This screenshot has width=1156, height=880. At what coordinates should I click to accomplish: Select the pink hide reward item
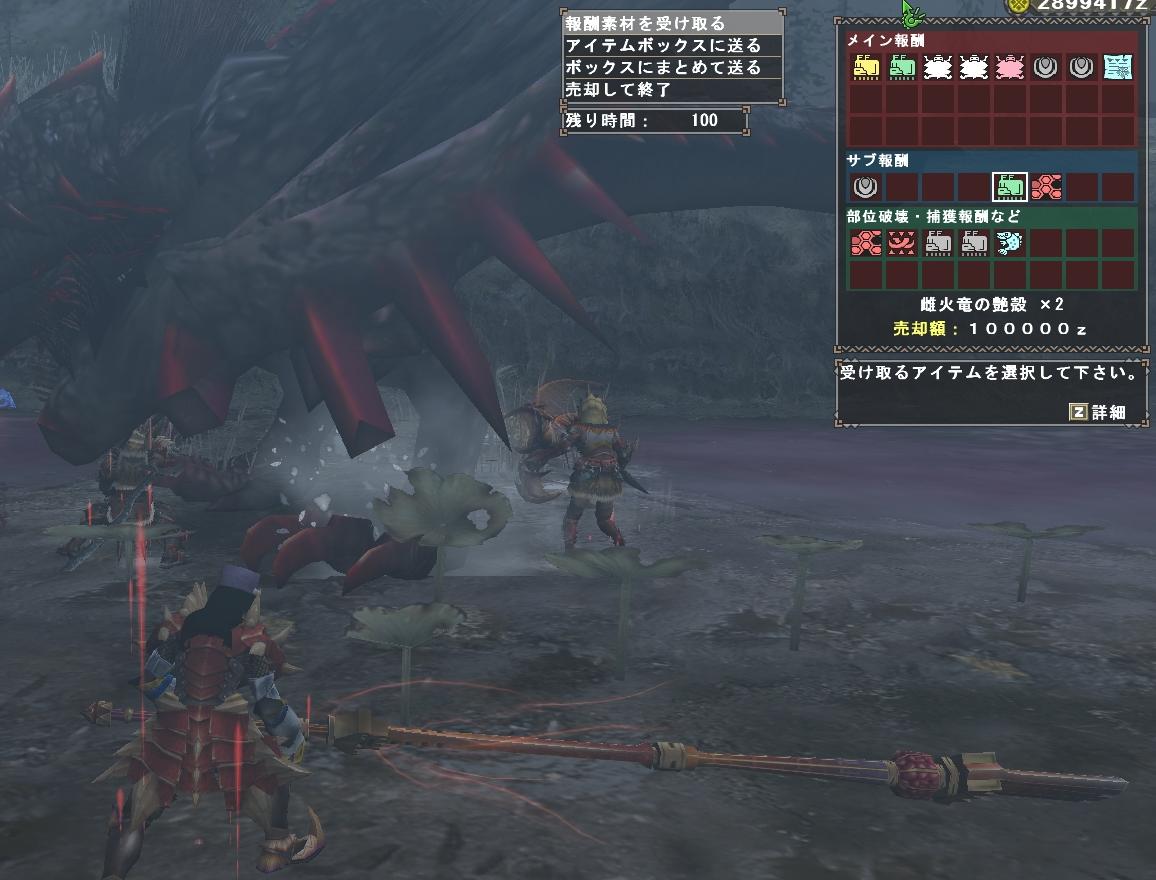point(1010,68)
